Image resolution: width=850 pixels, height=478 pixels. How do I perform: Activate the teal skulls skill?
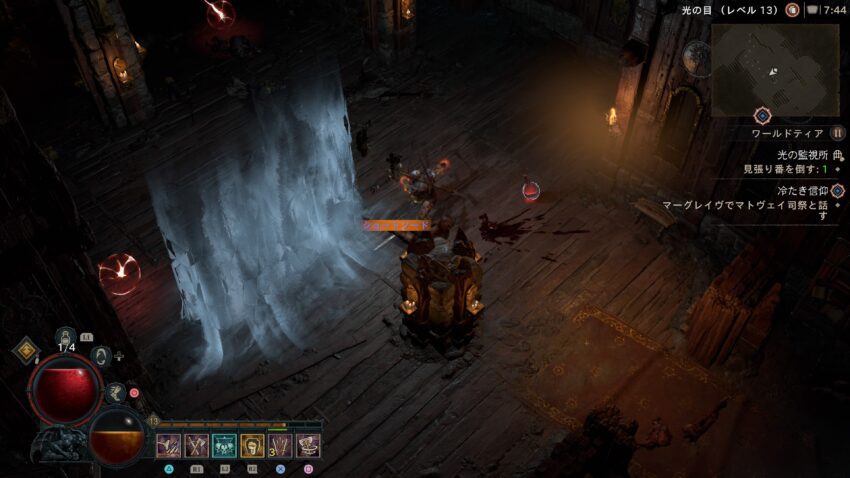click(x=224, y=446)
